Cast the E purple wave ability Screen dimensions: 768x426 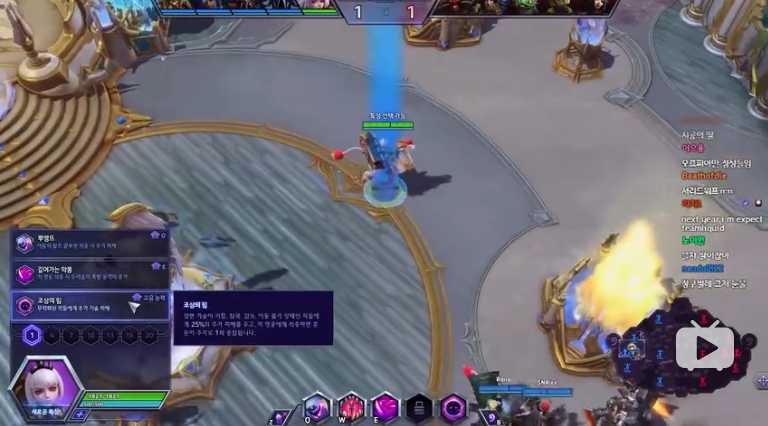coord(385,407)
